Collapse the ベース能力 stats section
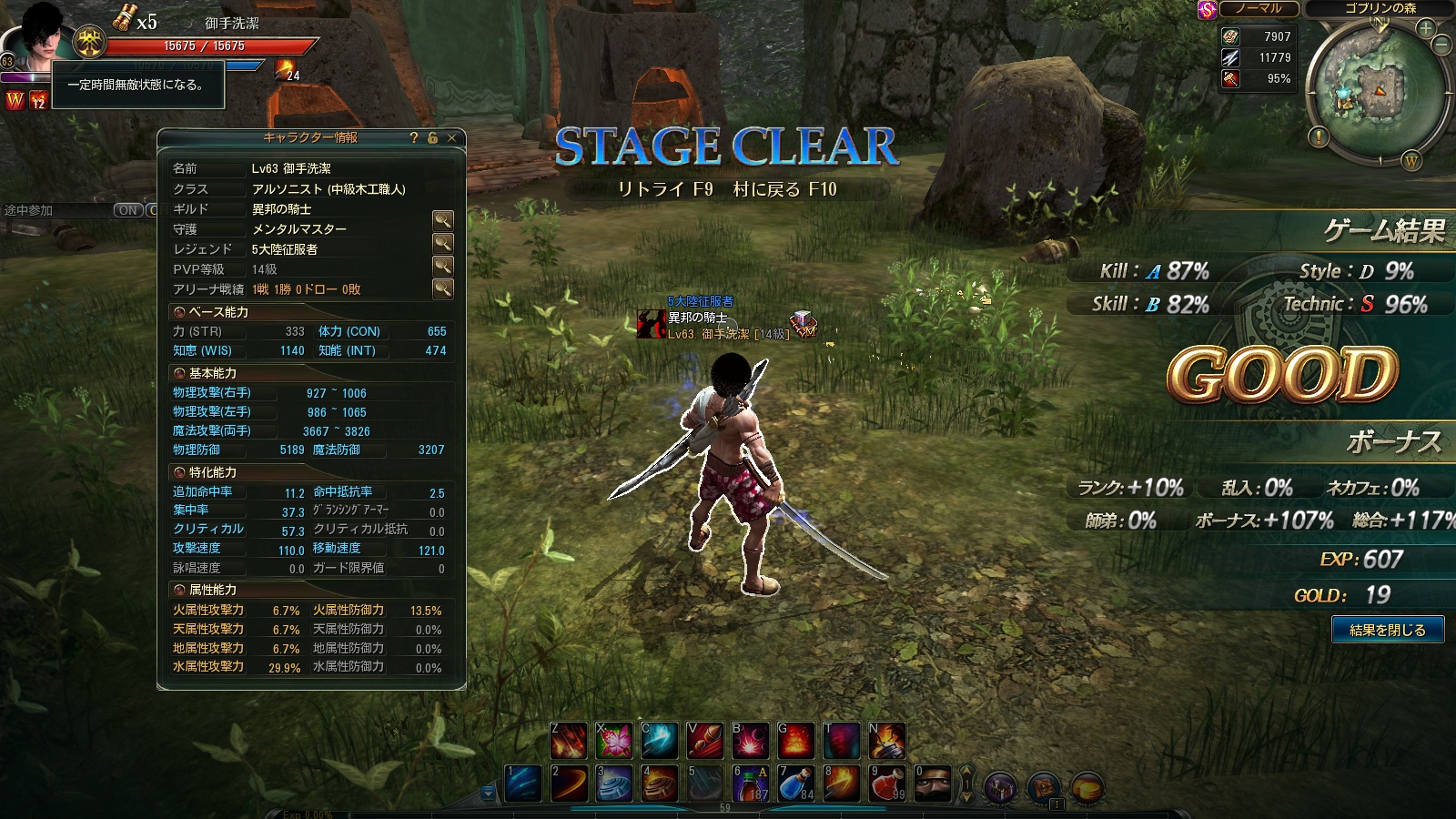The width and height of the screenshot is (1456, 819). [179, 312]
